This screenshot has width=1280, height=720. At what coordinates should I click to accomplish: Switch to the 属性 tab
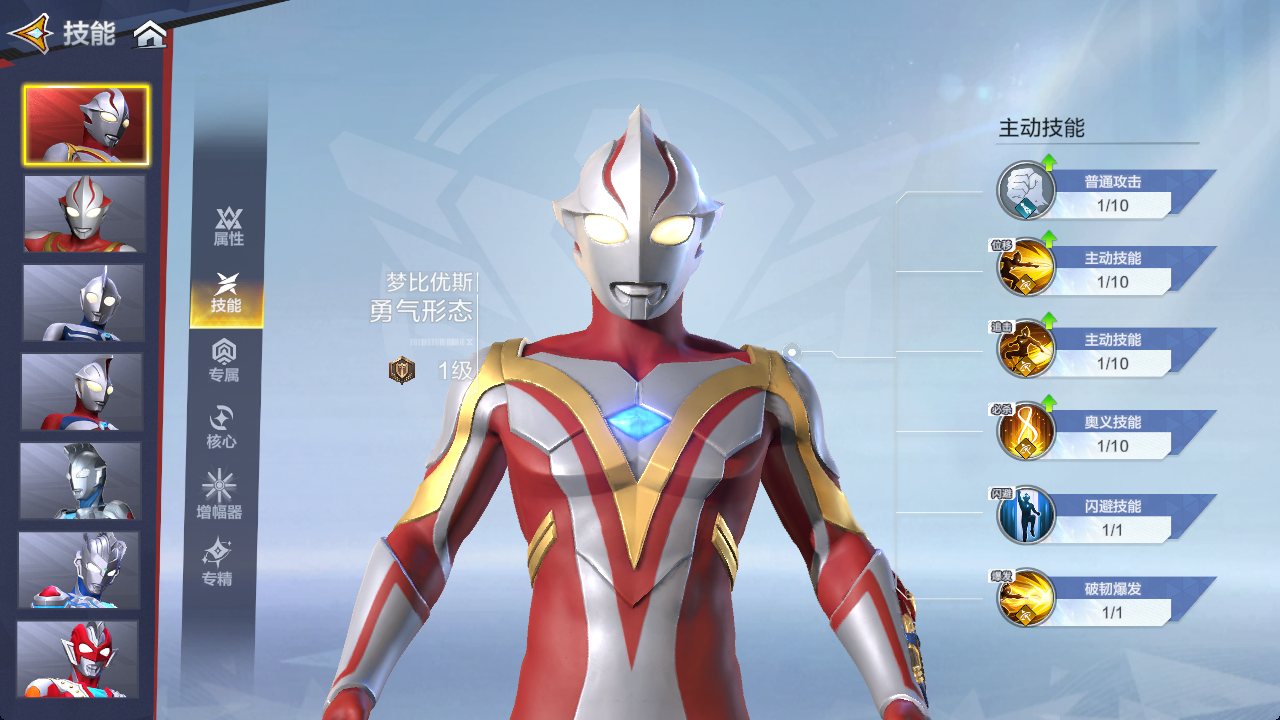point(228,227)
